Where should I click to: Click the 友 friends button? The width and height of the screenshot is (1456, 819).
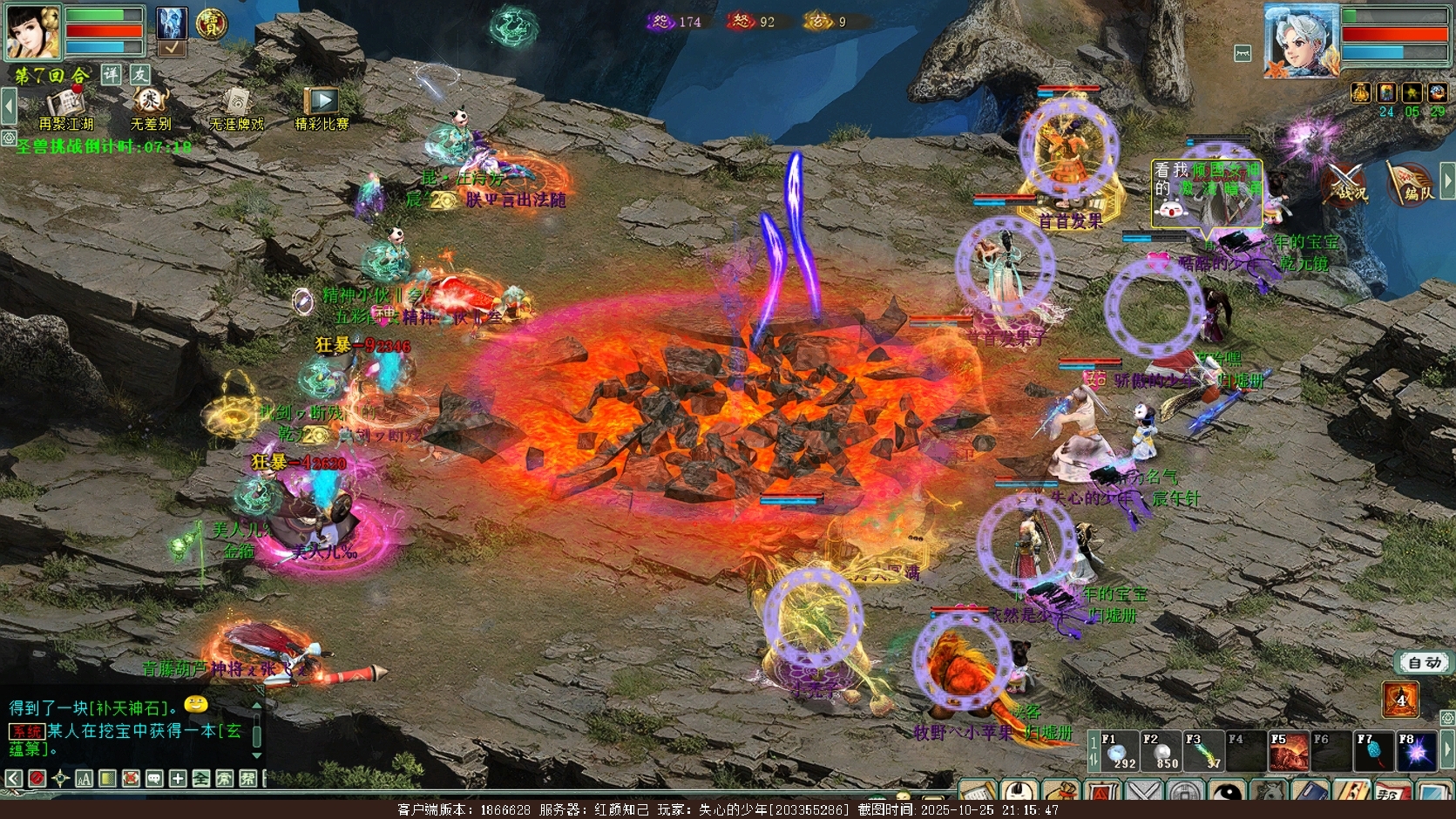tap(139, 75)
